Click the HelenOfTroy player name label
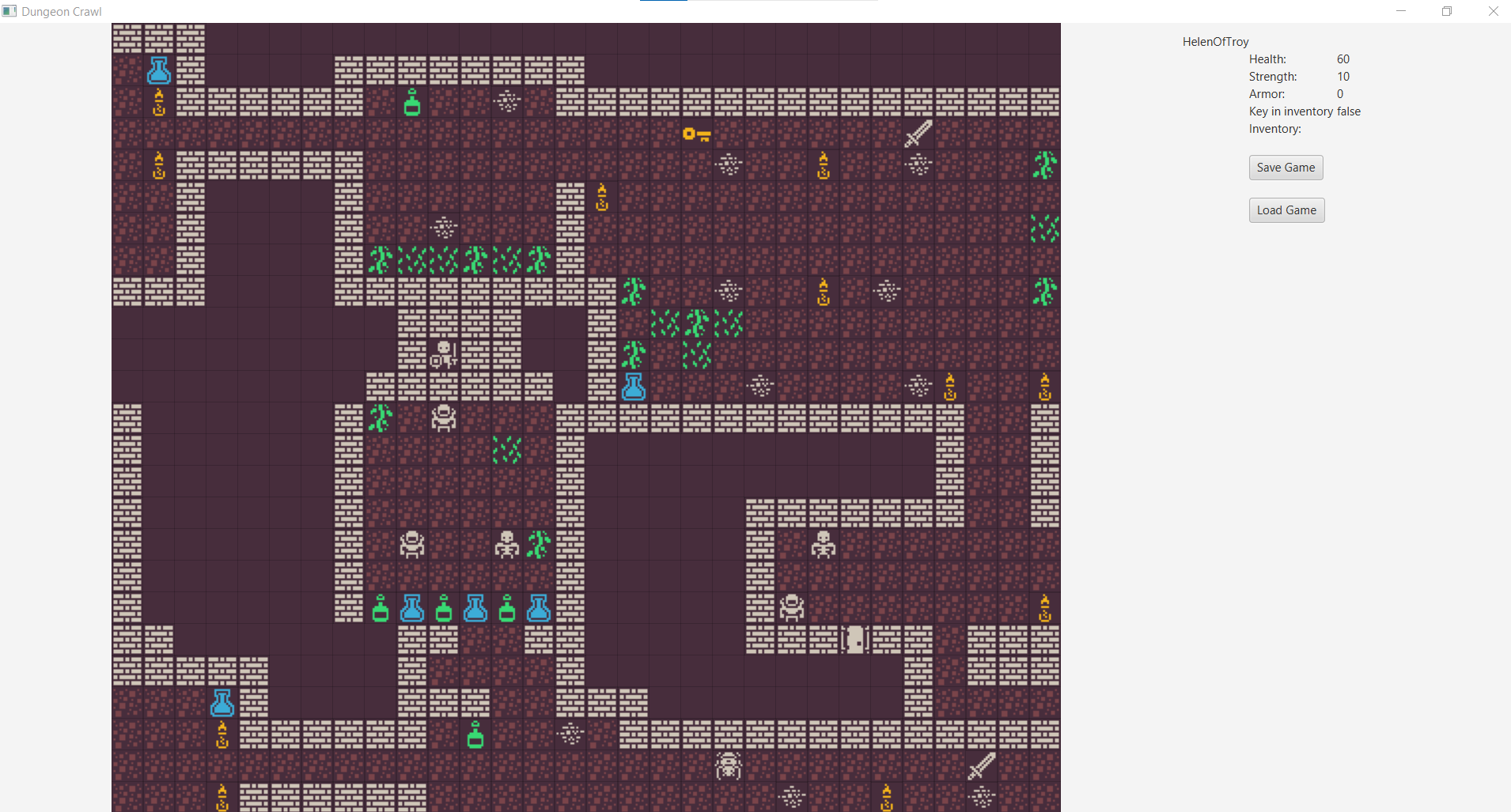Image resolution: width=1511 pixels, height=812 pixels. pos(1214,41)
